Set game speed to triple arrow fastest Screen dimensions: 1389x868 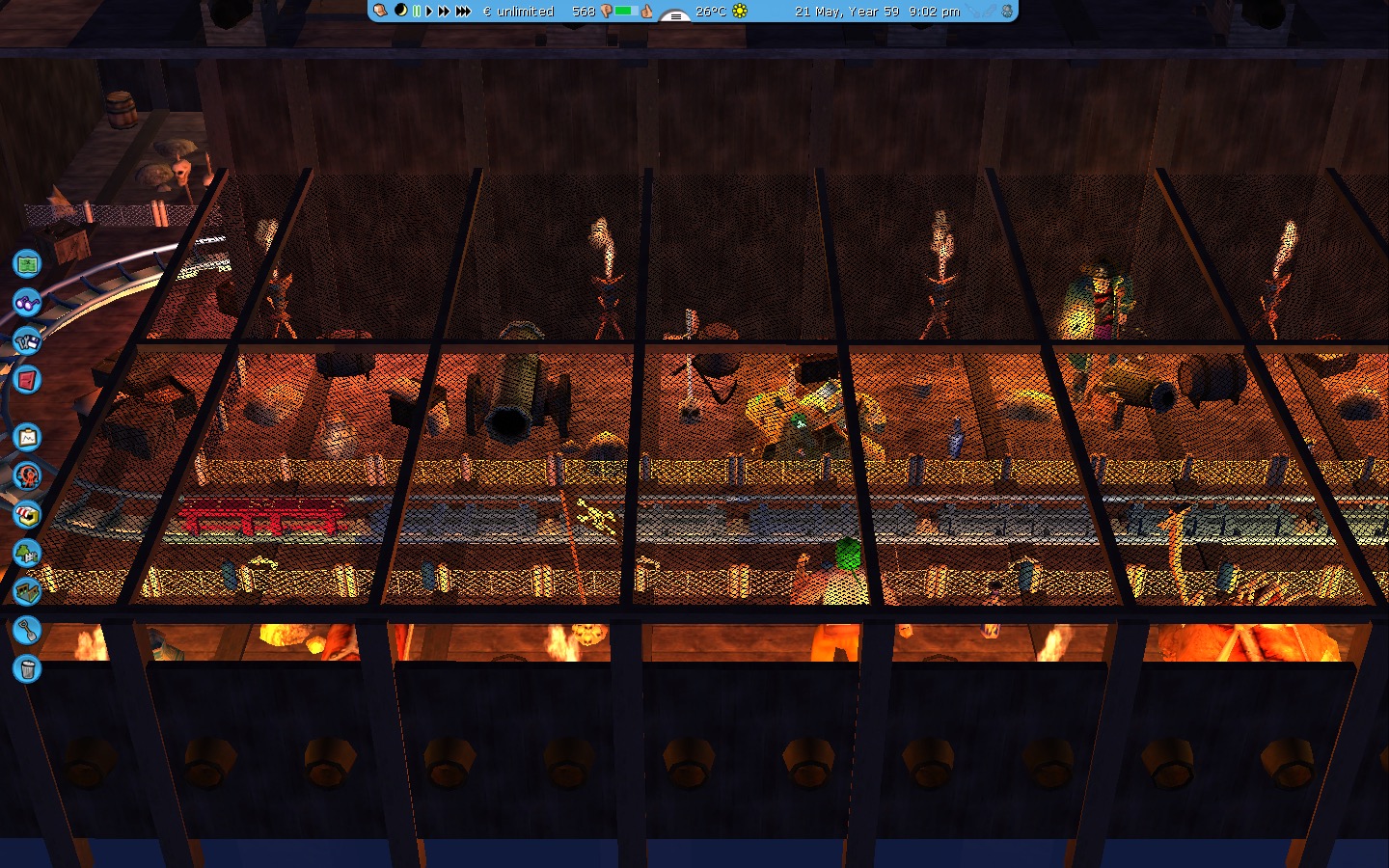pyautogui.click(x=463, y=11)
